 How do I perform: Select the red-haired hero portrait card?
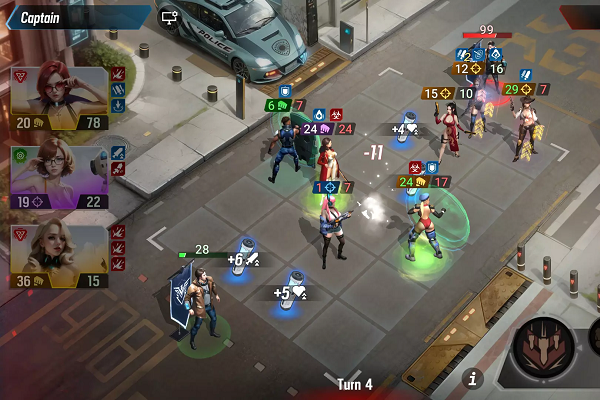(x=60, y=98)
